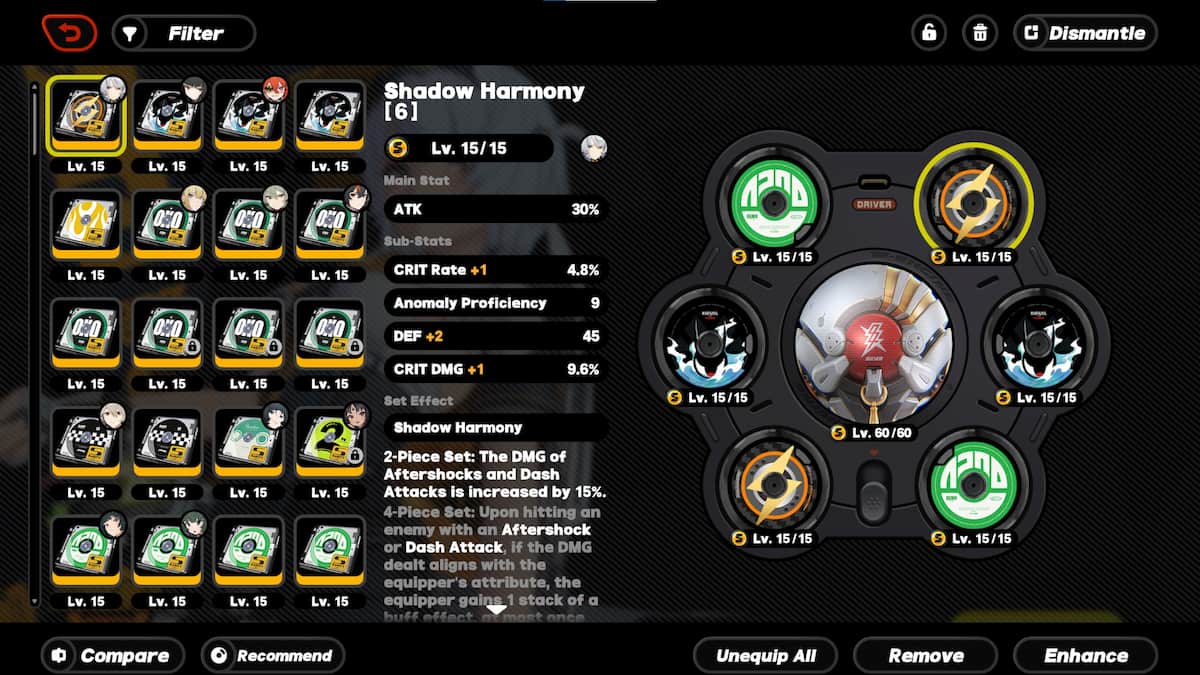The height and width of the screenshot is (675, 1200).
Task: Click the trash can icon
Action: (x=980, y=33)
